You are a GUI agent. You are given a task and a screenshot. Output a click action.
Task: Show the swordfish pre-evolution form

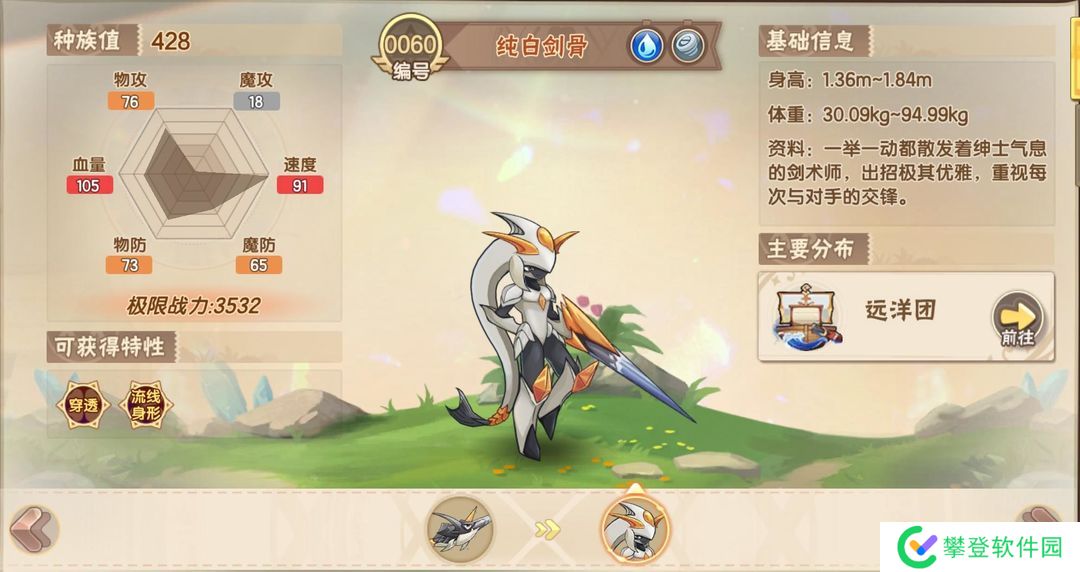pyautogui.click(x=461, y=527)
